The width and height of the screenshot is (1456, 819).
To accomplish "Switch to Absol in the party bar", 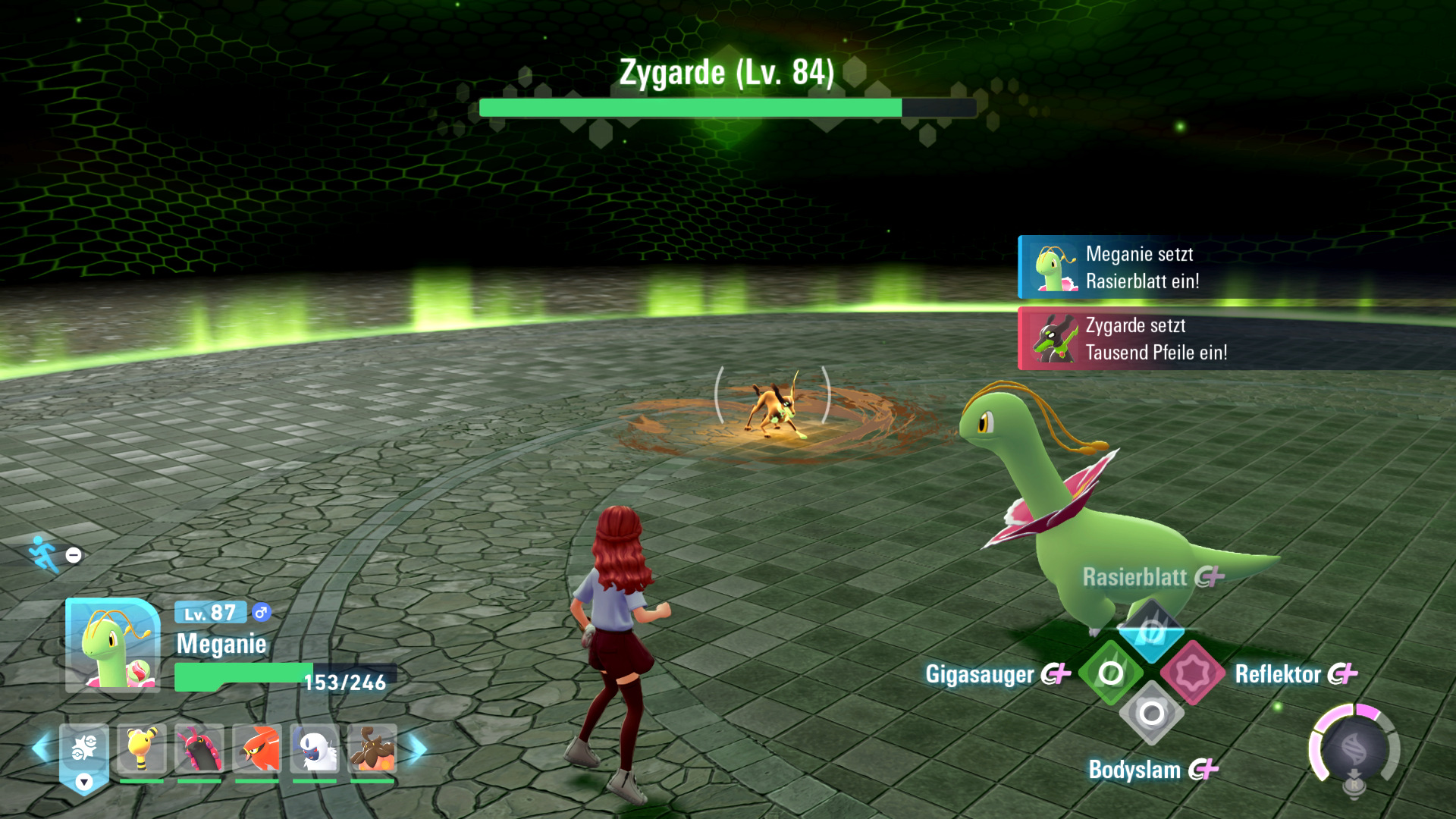I will point(315,749).
